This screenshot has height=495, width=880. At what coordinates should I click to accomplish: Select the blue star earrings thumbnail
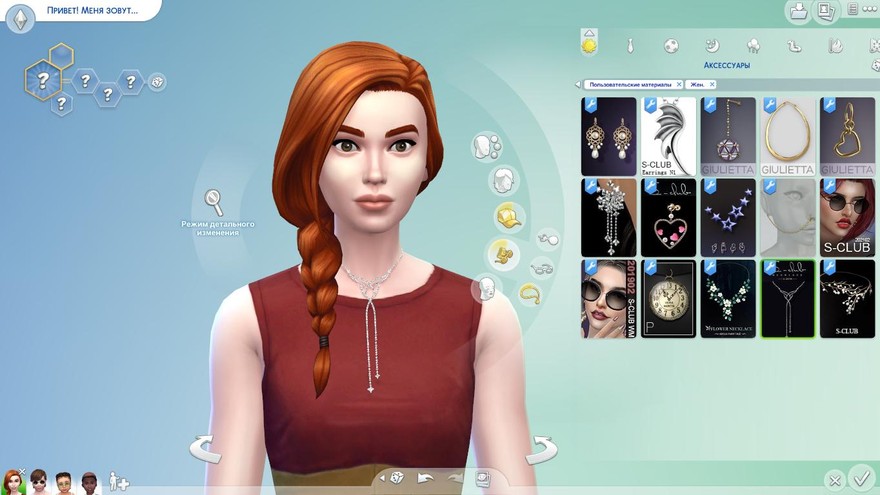click(729, 217)
